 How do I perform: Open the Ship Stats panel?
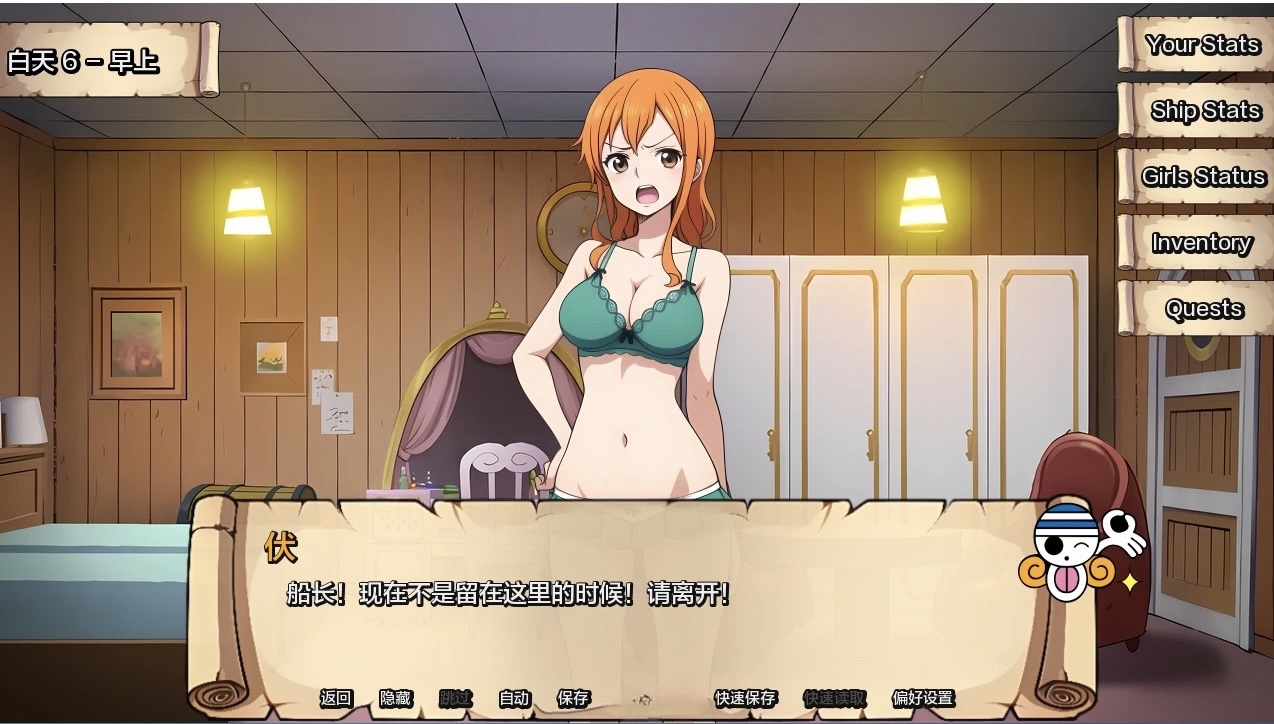(x=1204, y=111)
